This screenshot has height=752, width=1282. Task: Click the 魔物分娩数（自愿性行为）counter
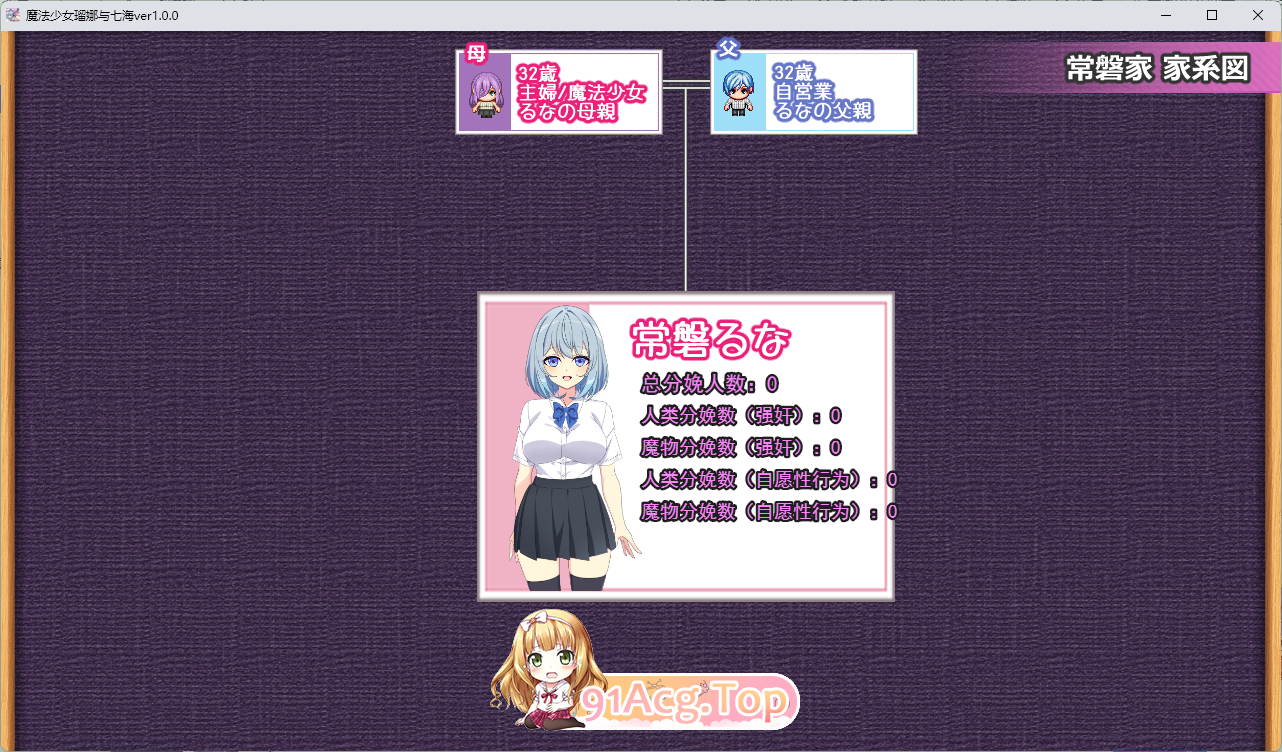(760, 512)
